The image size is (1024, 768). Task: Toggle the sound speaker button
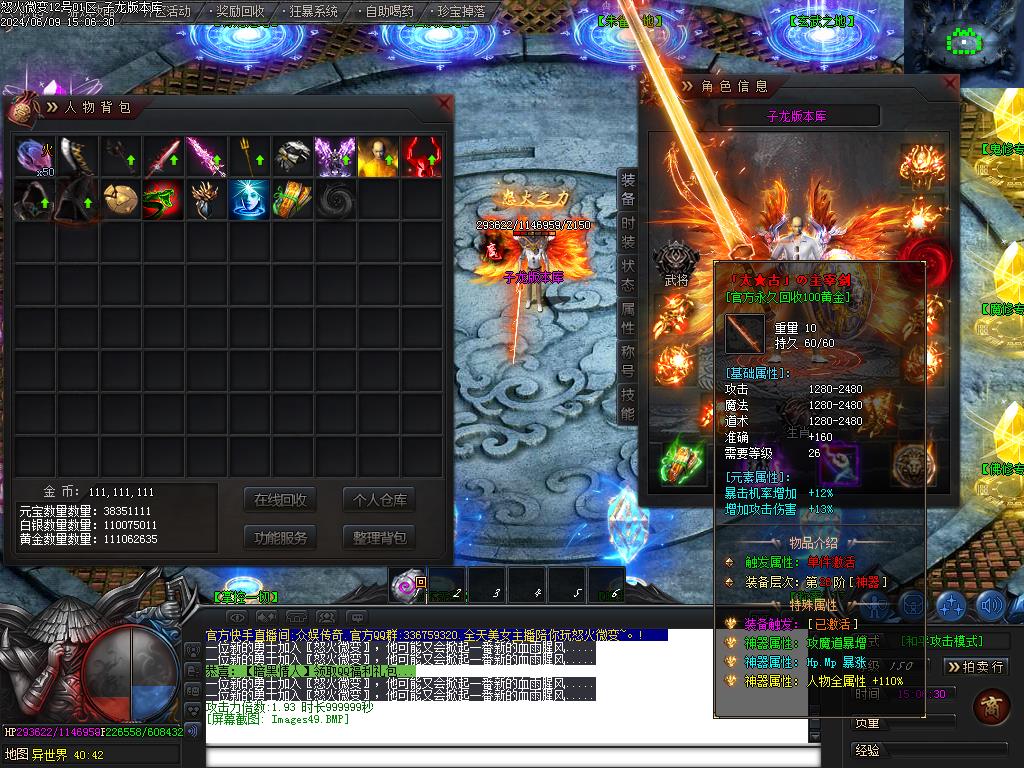click(990, 605)
